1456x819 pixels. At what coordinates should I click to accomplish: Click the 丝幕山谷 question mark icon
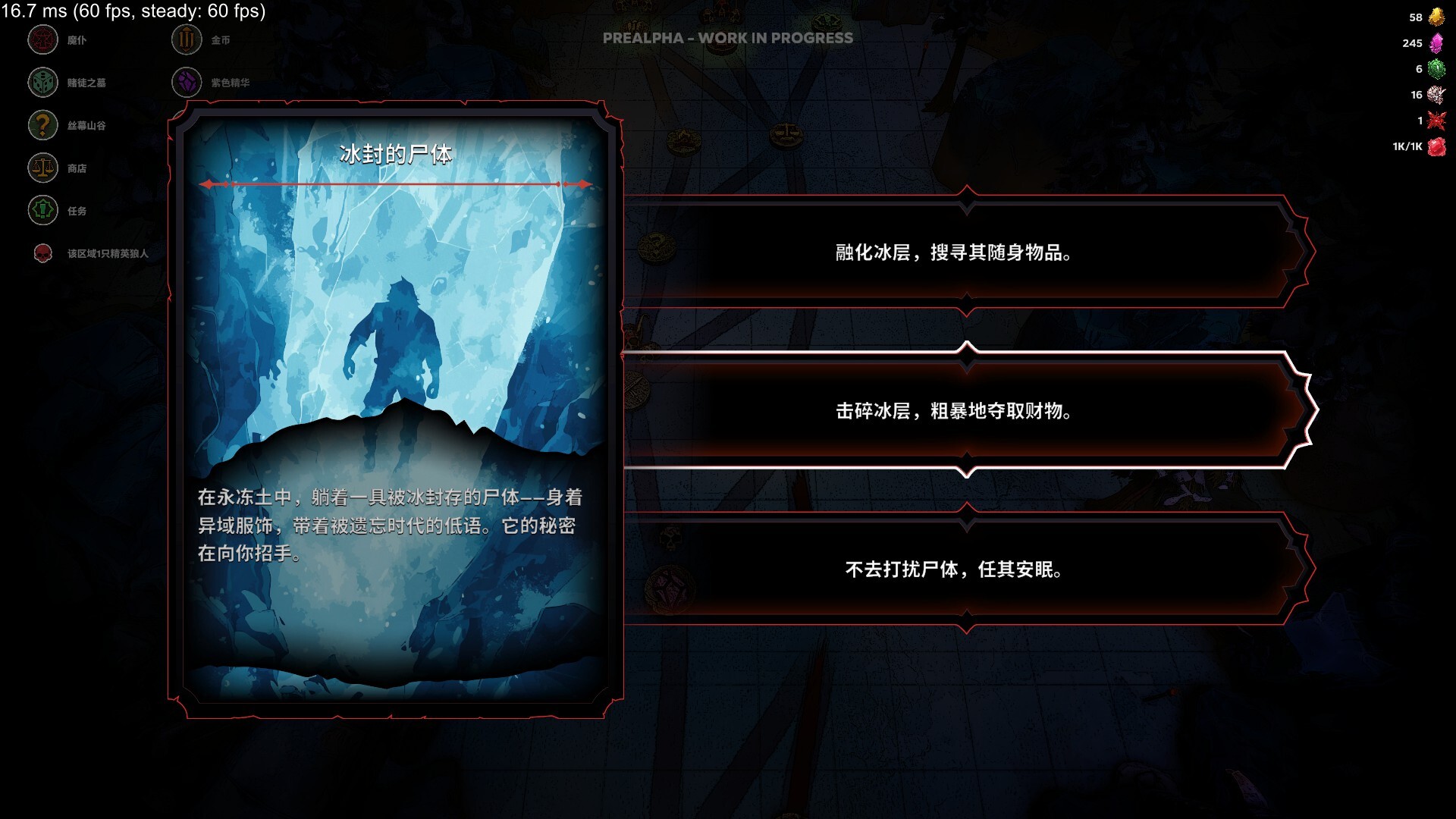coord(42,124)
